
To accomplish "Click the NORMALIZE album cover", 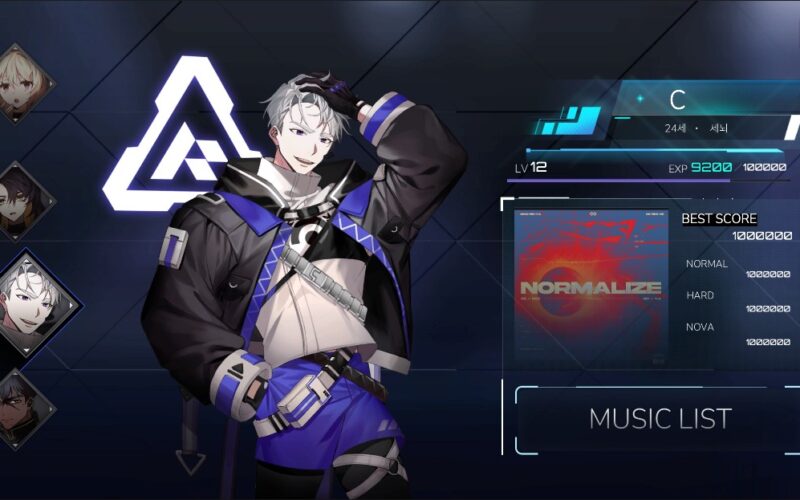I will tap(590, 287).
